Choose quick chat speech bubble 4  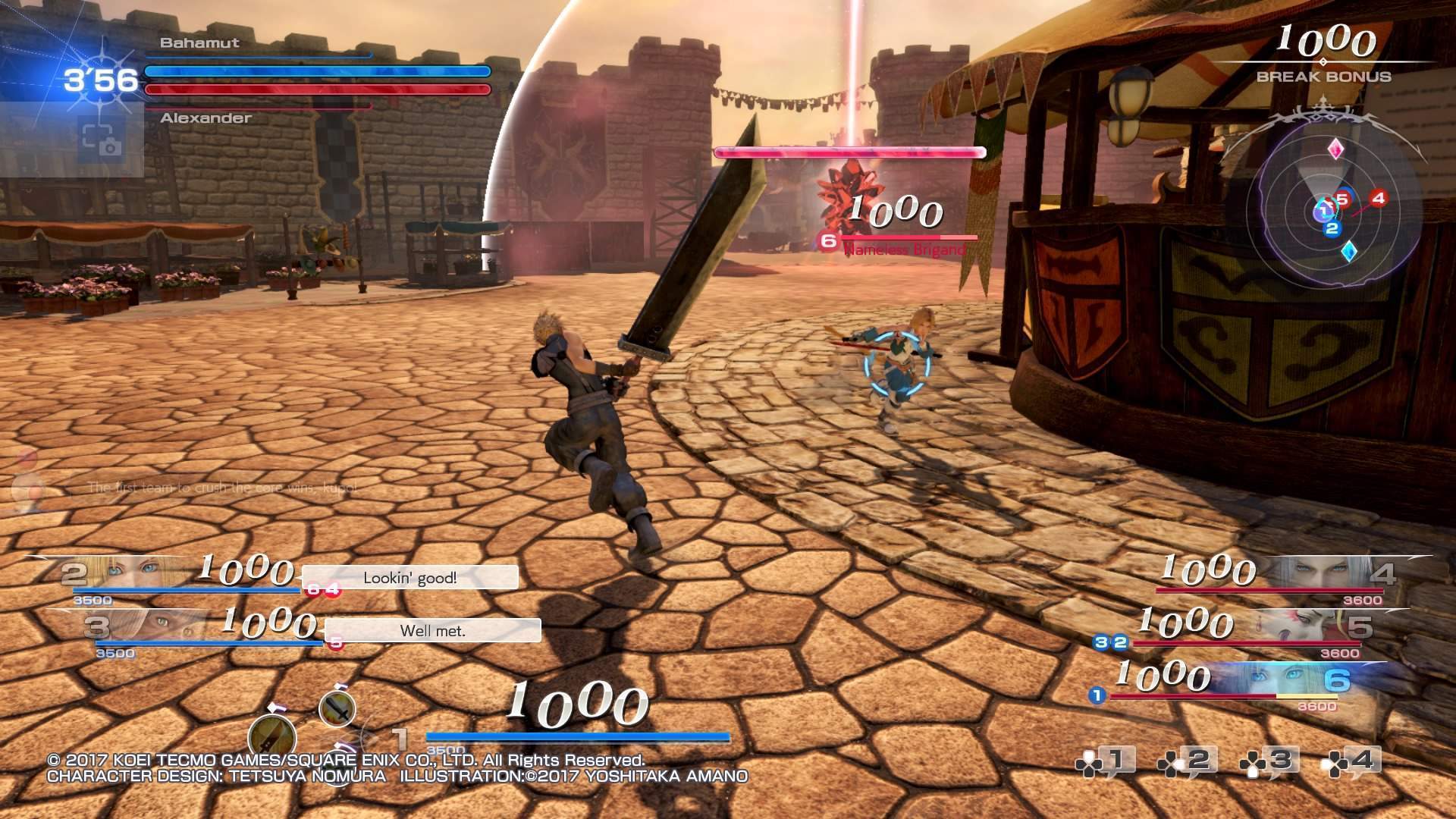pyautogui.click(x=1352, y=761)
